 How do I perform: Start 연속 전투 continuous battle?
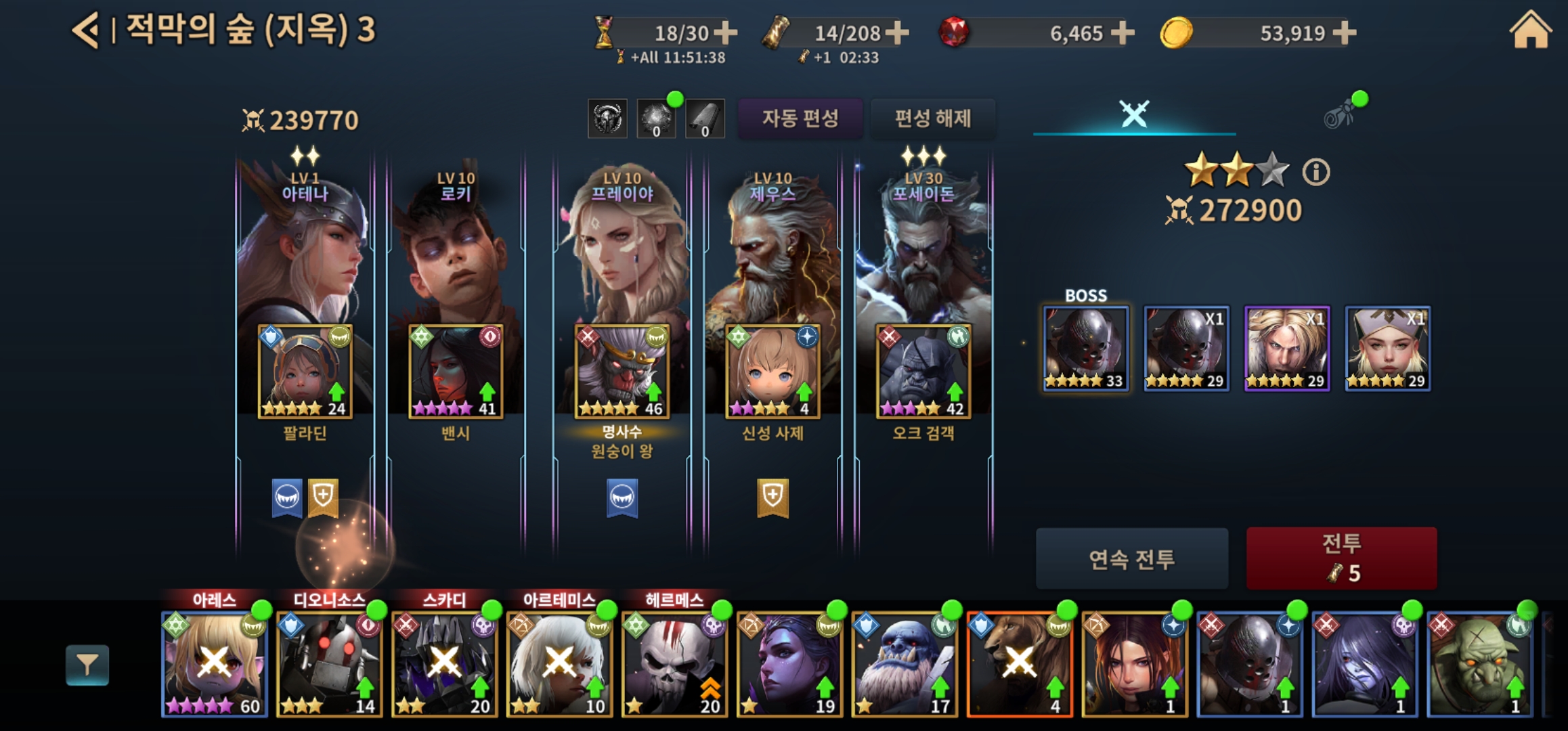click(1131, 558)
